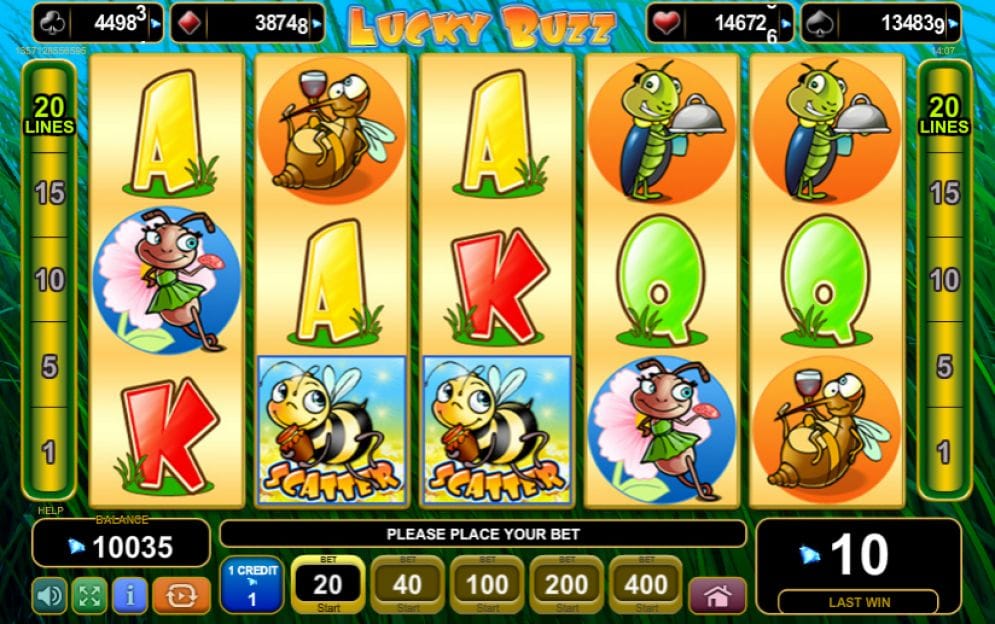
Task: Select the 200 bet option
Action: point(567,585)
